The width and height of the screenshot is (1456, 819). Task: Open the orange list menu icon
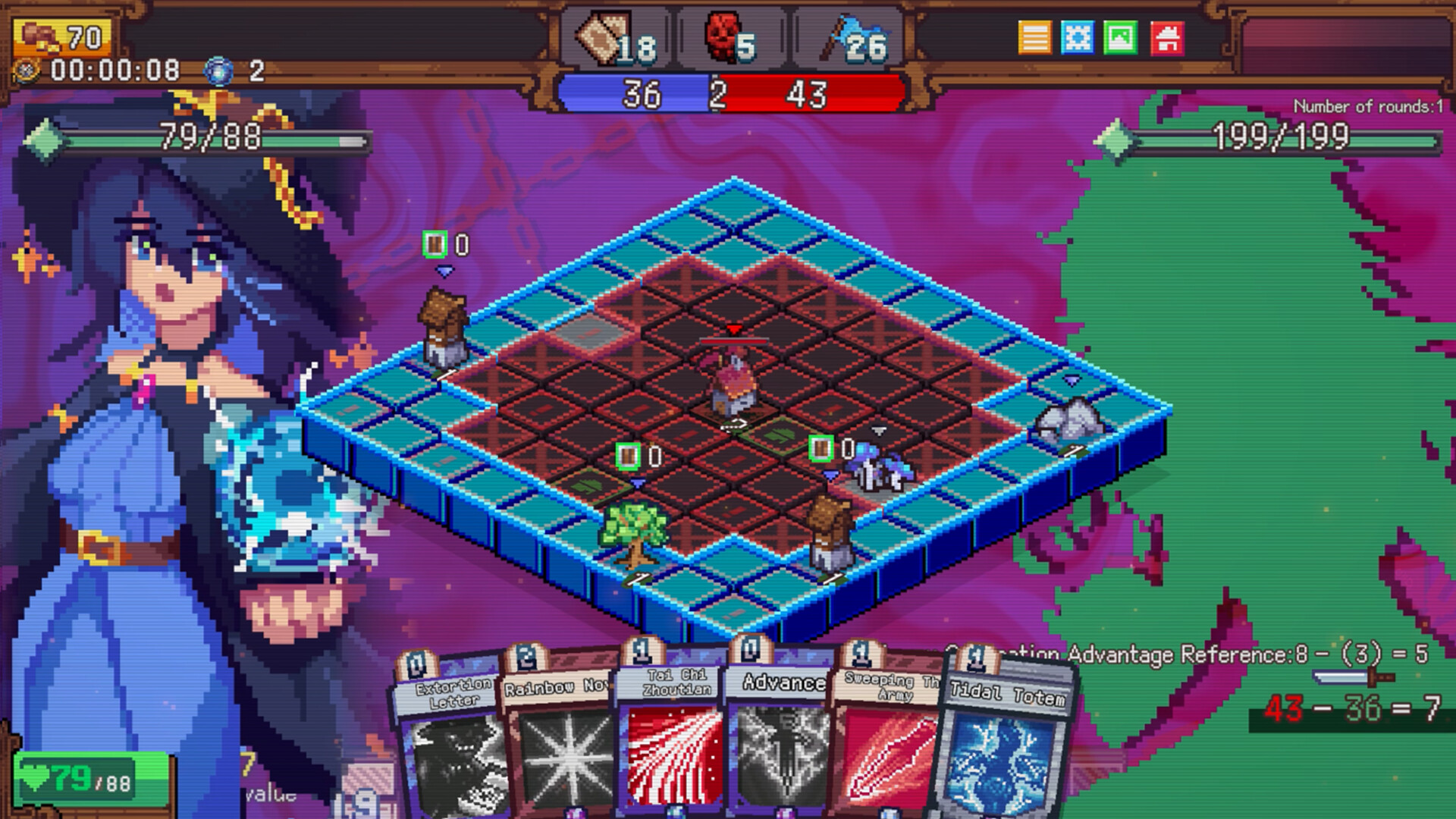(1034, 38)
